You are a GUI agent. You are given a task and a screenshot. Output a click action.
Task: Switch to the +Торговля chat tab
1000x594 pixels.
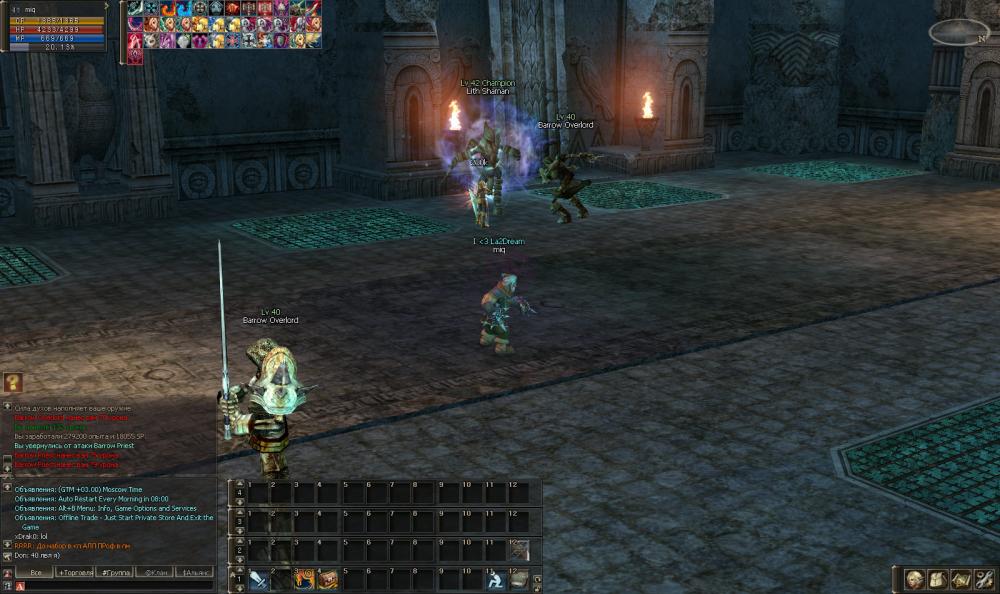tap(75, 572)
